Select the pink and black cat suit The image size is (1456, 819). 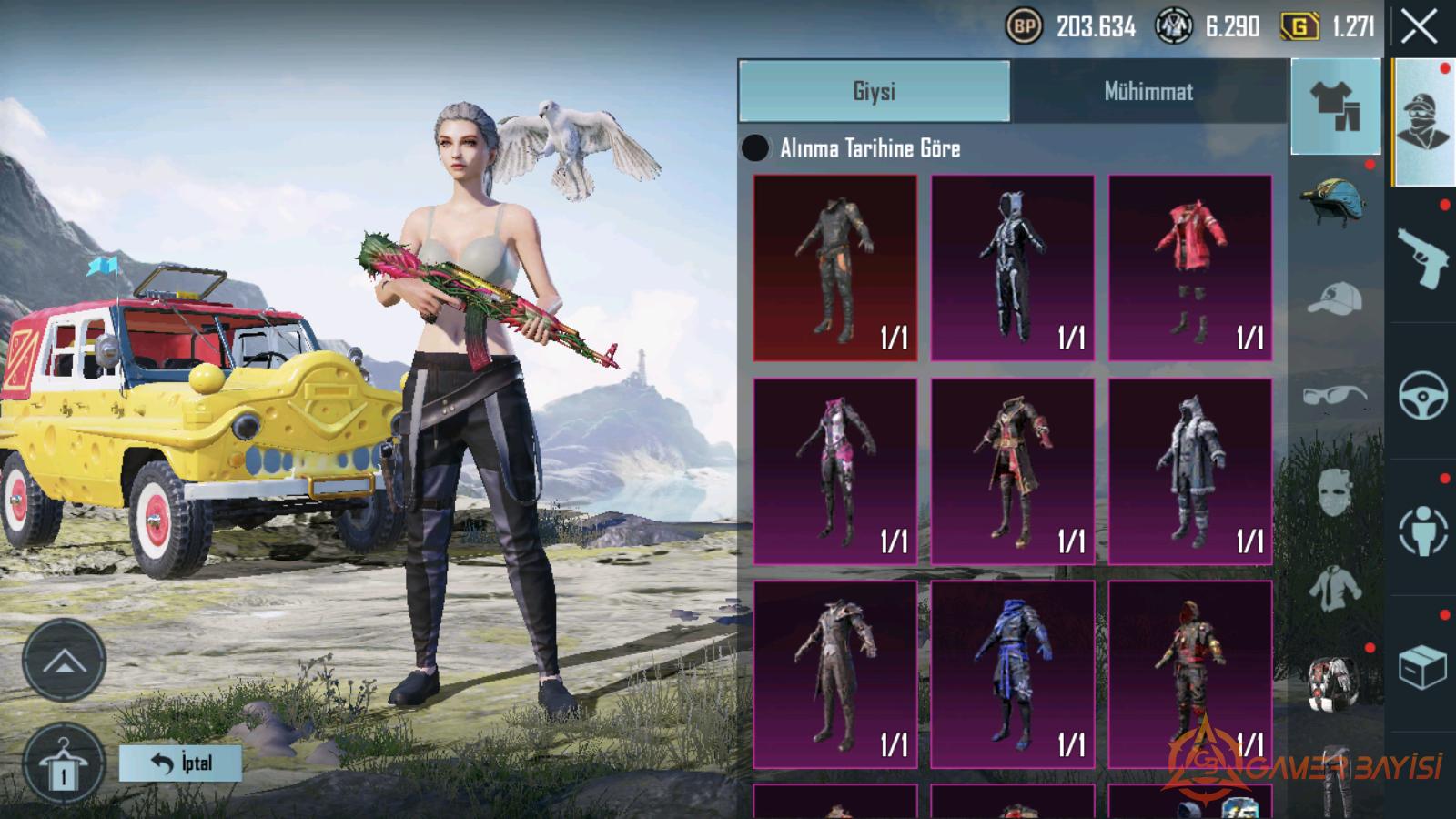pyautogui.click(x=834, y=470)
